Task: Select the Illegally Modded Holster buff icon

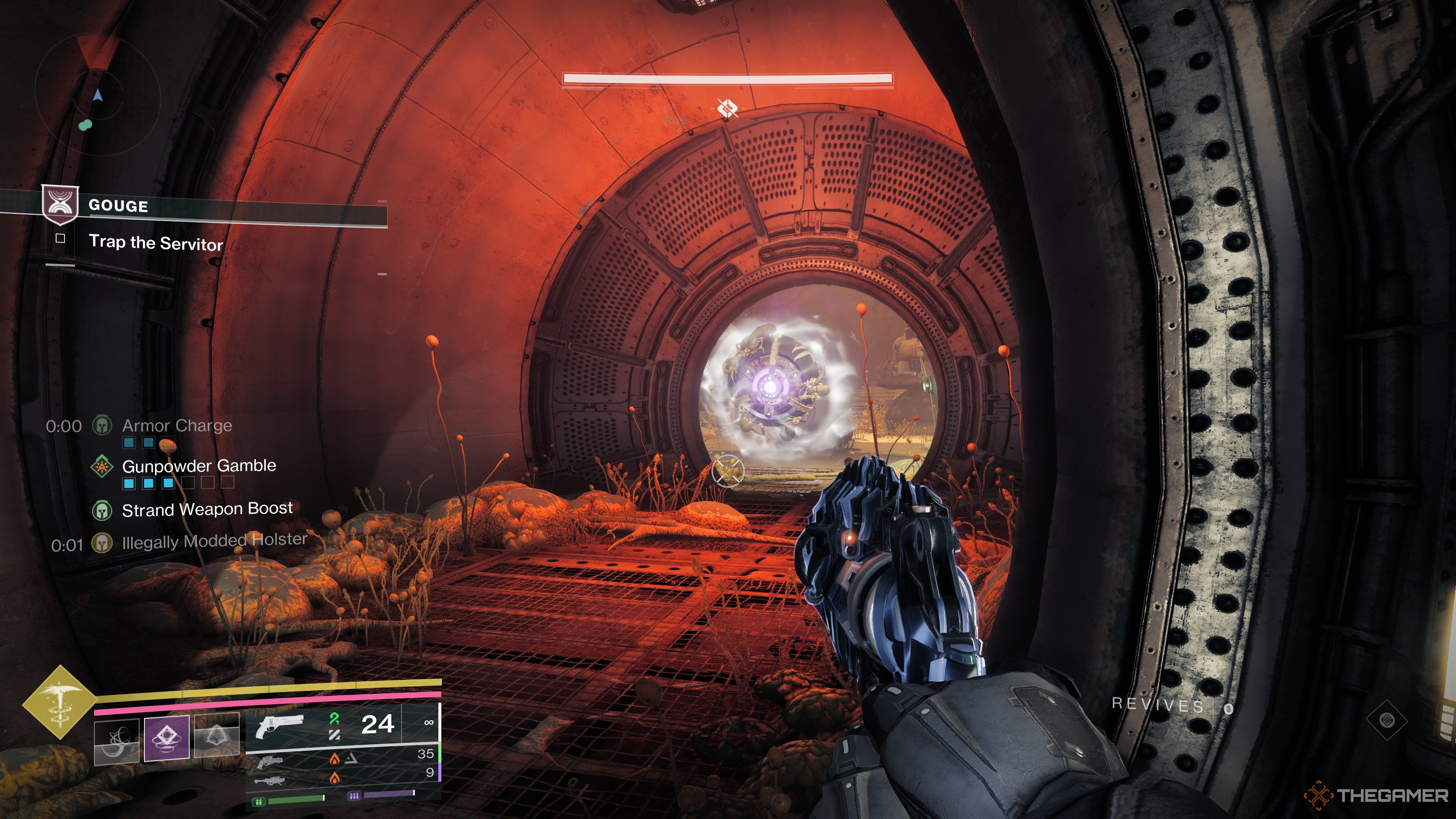Action: (x=102, y=544)
